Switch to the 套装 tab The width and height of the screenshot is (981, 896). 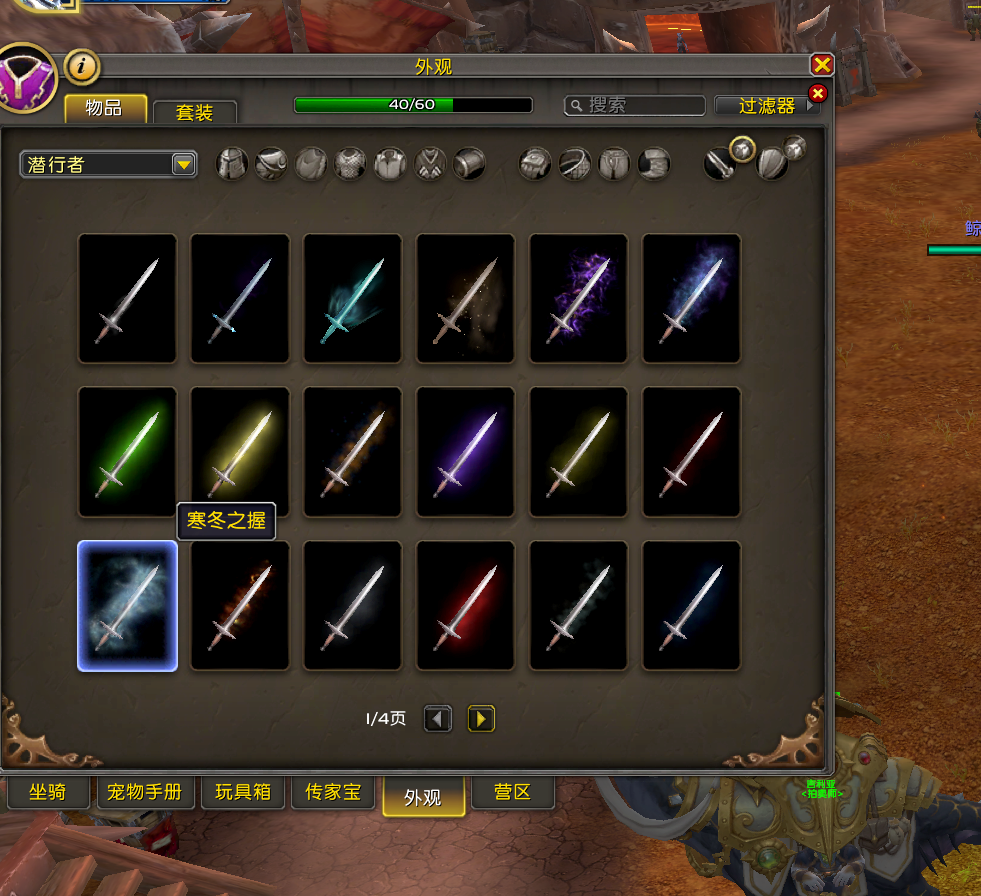[x=194, y=112]
